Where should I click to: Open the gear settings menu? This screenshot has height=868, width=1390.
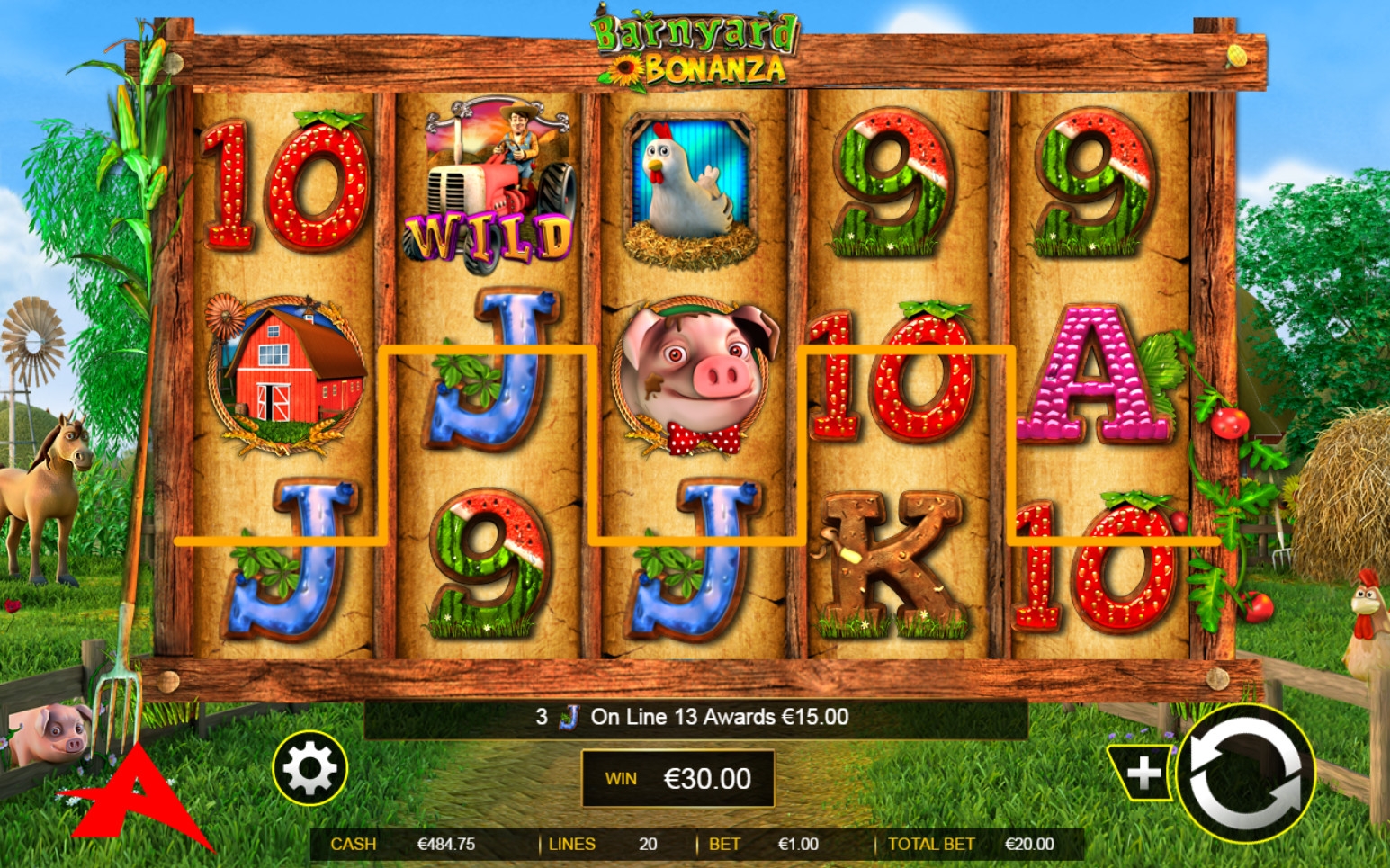tap(309, 769)
